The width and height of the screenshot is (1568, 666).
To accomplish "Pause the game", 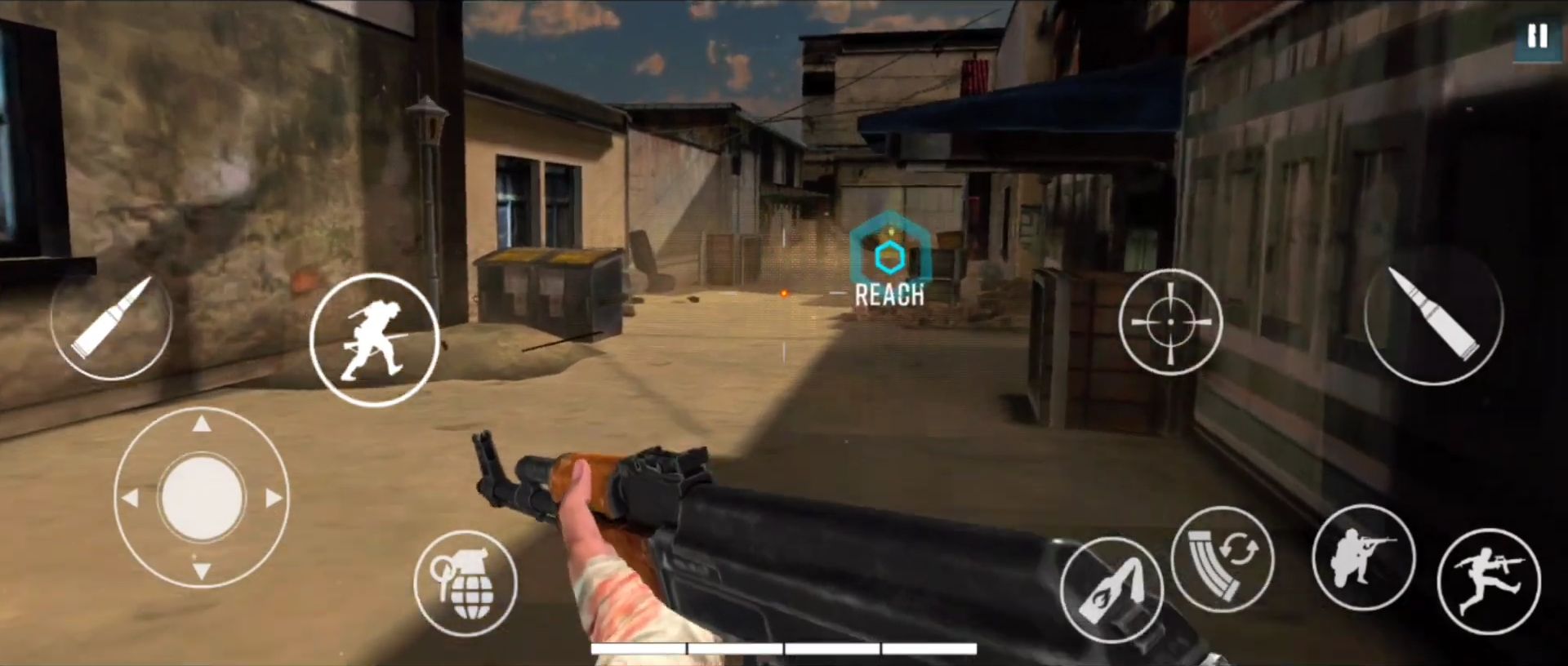I will pyautogui.click(x=1536, y=37).
